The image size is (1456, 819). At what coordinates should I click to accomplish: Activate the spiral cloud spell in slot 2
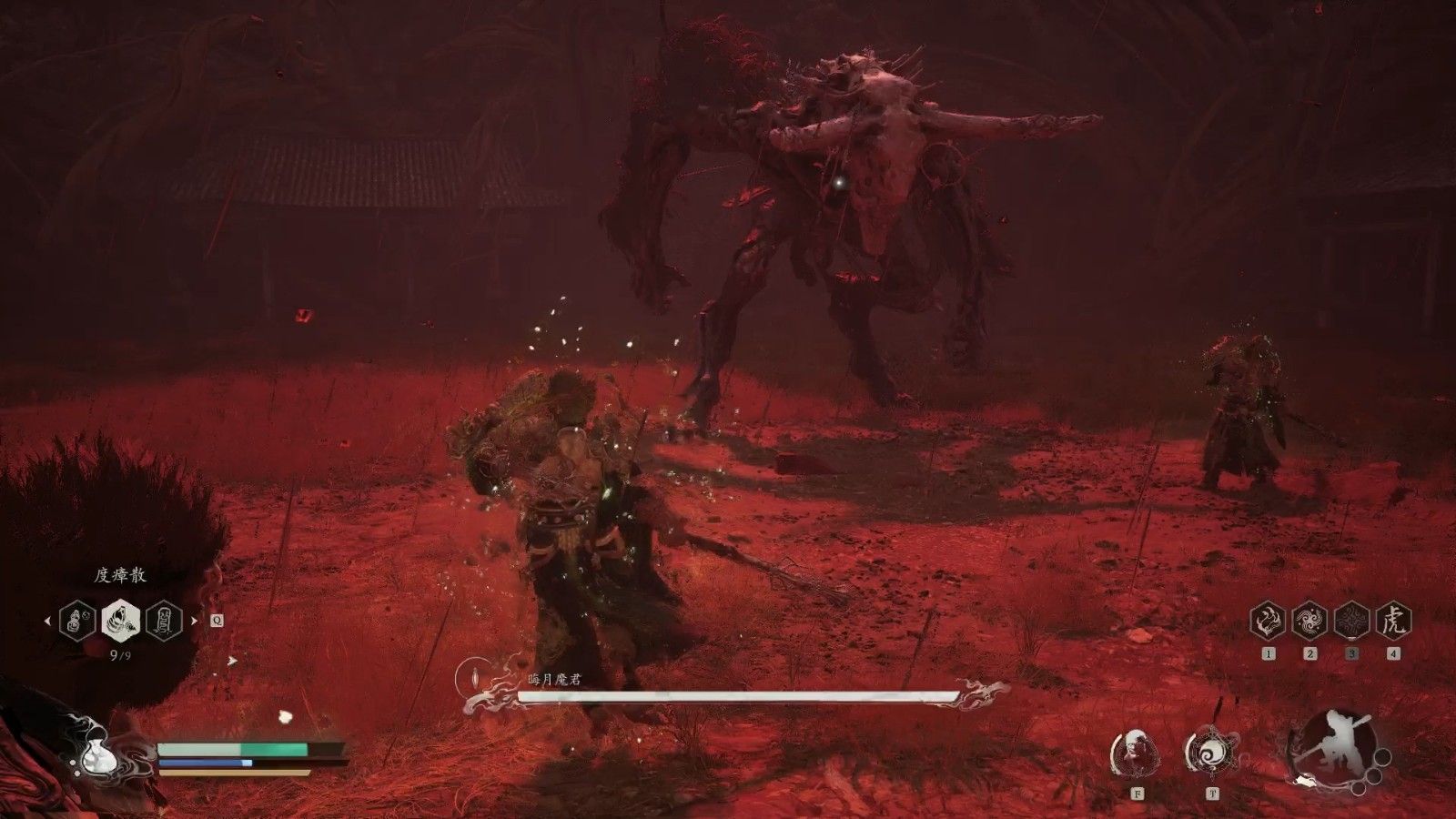coord(1309,622)
